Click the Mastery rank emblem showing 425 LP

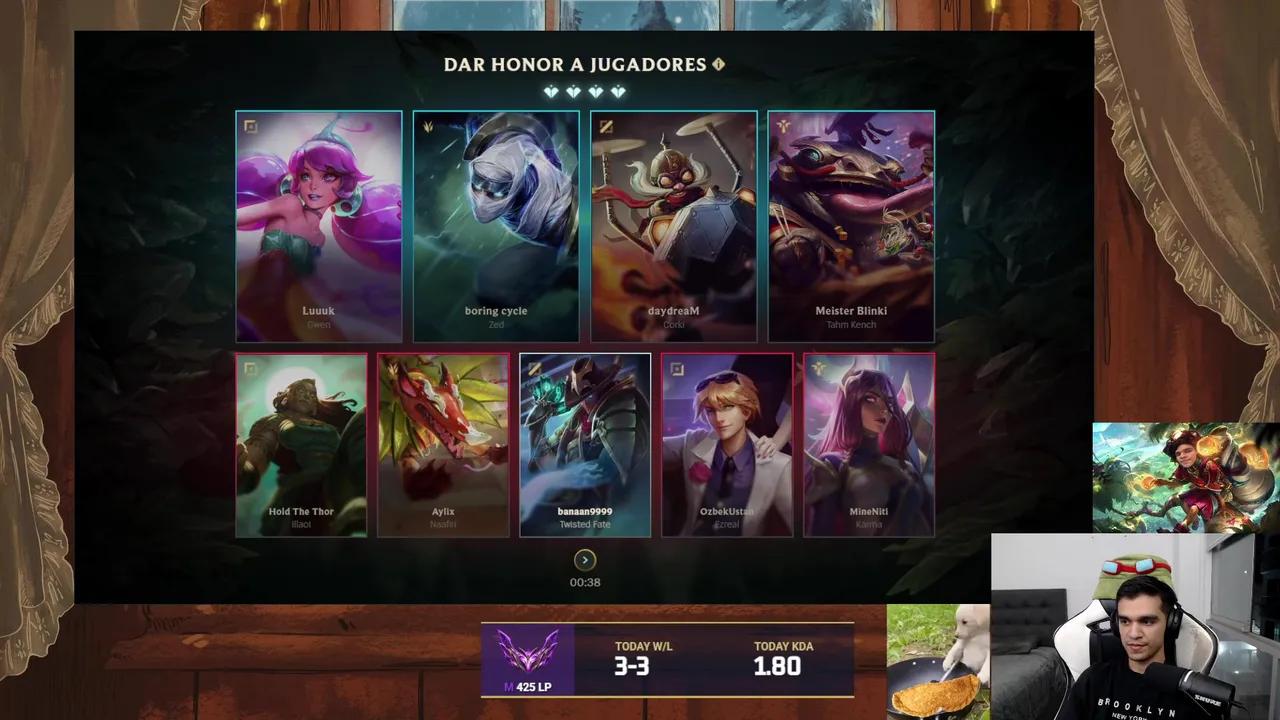coord(527,658)
